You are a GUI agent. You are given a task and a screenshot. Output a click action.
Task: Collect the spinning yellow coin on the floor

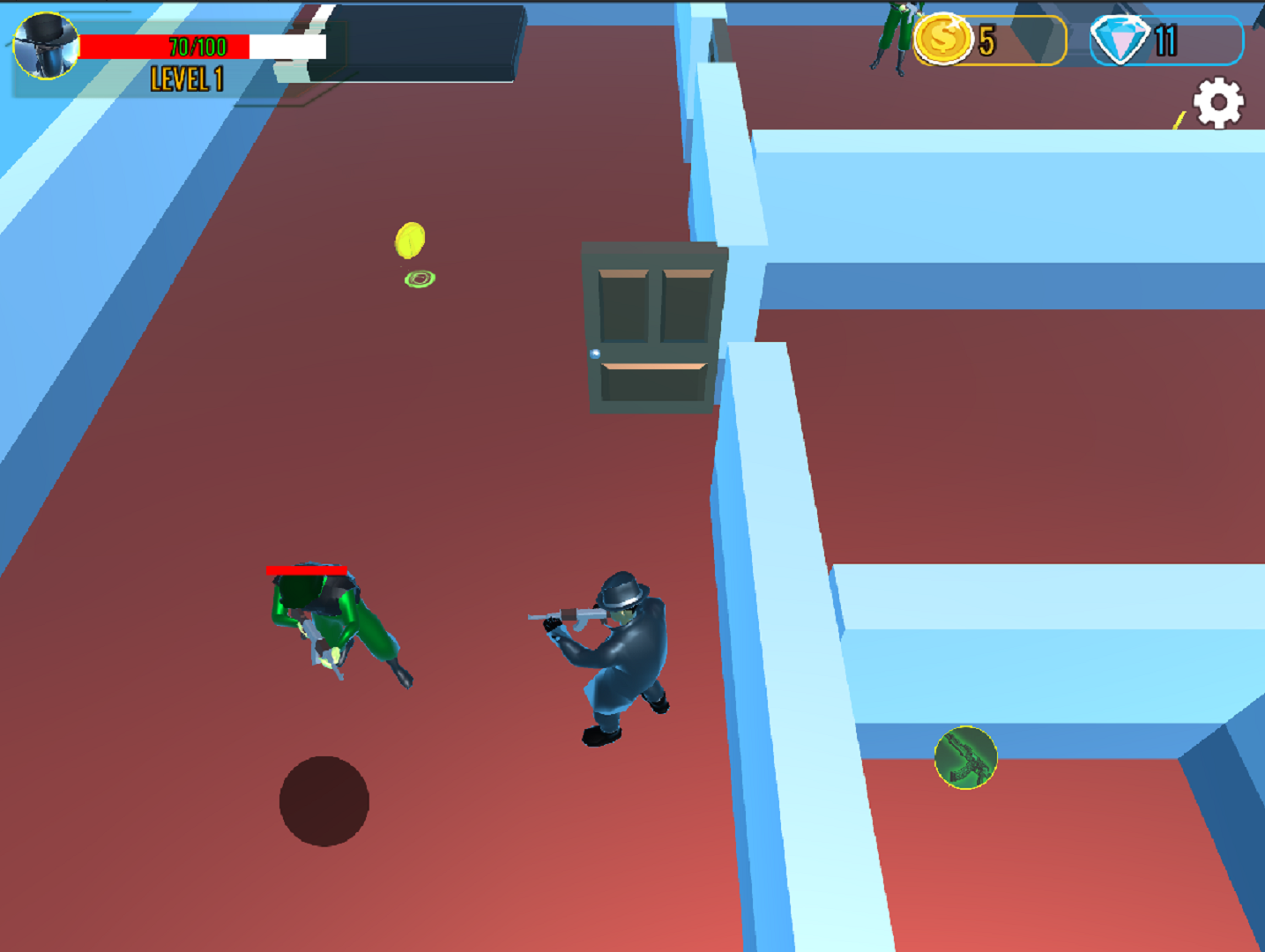coord(411,238)
